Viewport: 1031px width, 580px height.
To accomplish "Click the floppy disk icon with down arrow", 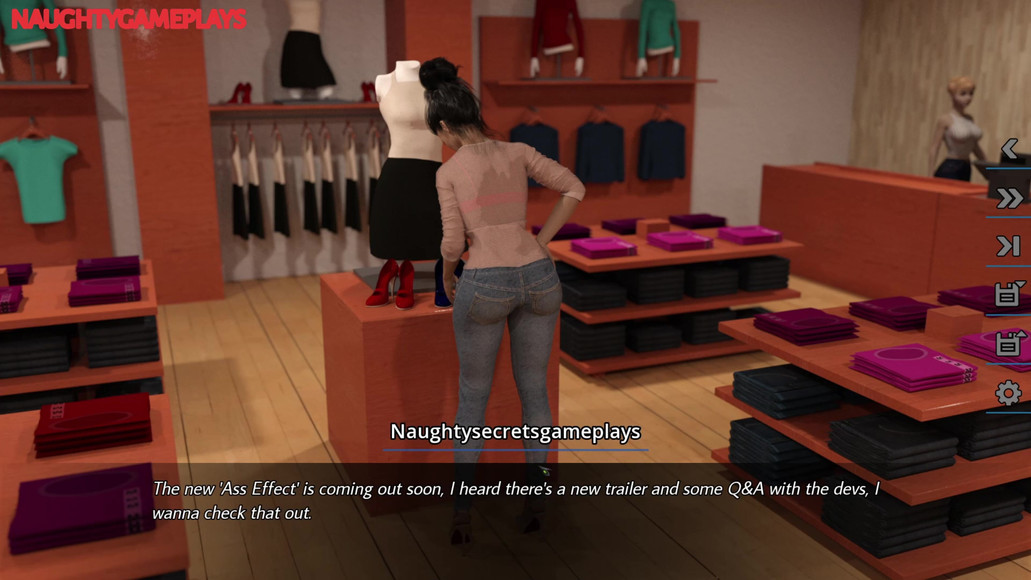I will click(x=1008, y=294).
